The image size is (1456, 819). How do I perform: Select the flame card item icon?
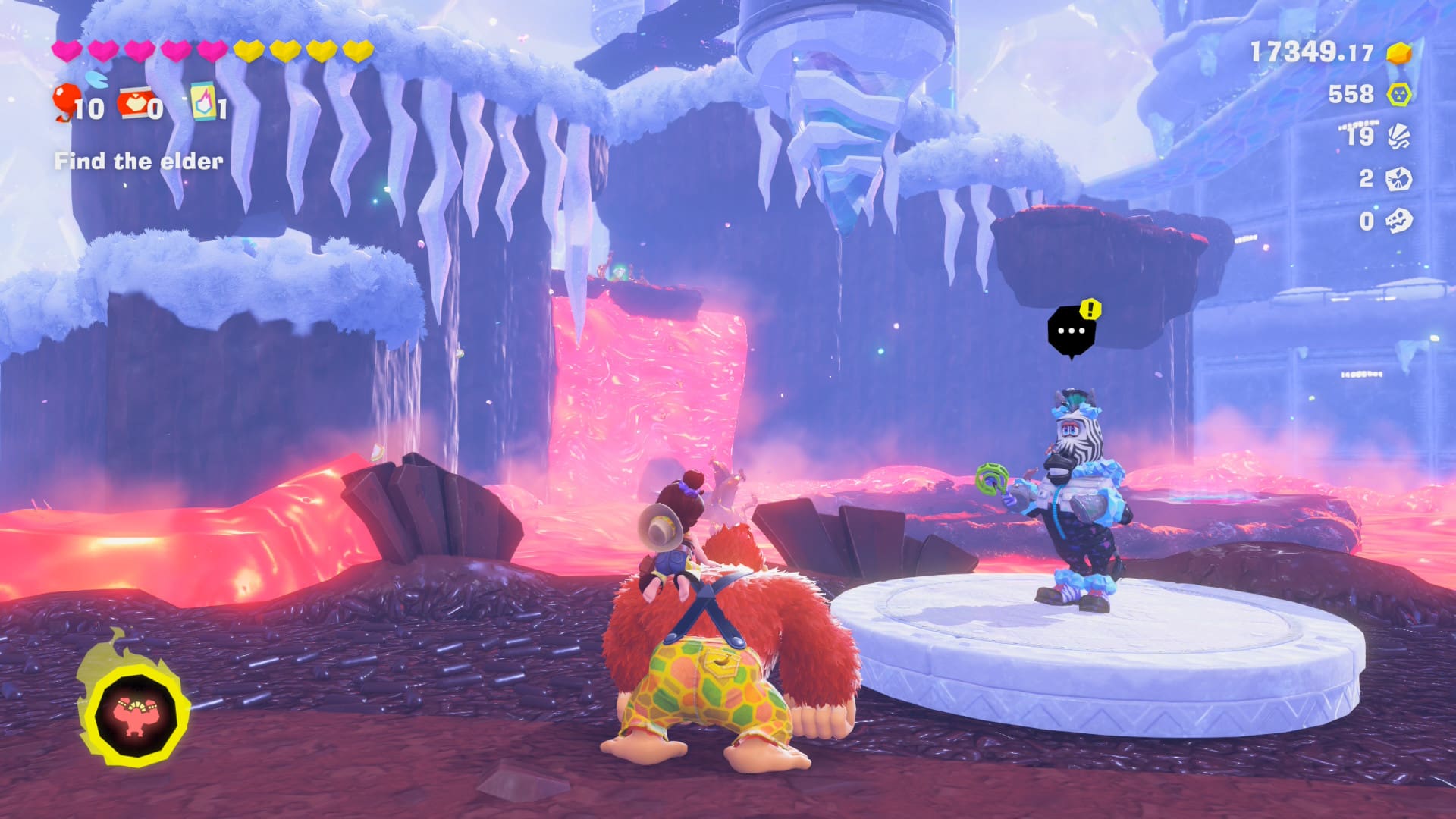tap(202, 102)
